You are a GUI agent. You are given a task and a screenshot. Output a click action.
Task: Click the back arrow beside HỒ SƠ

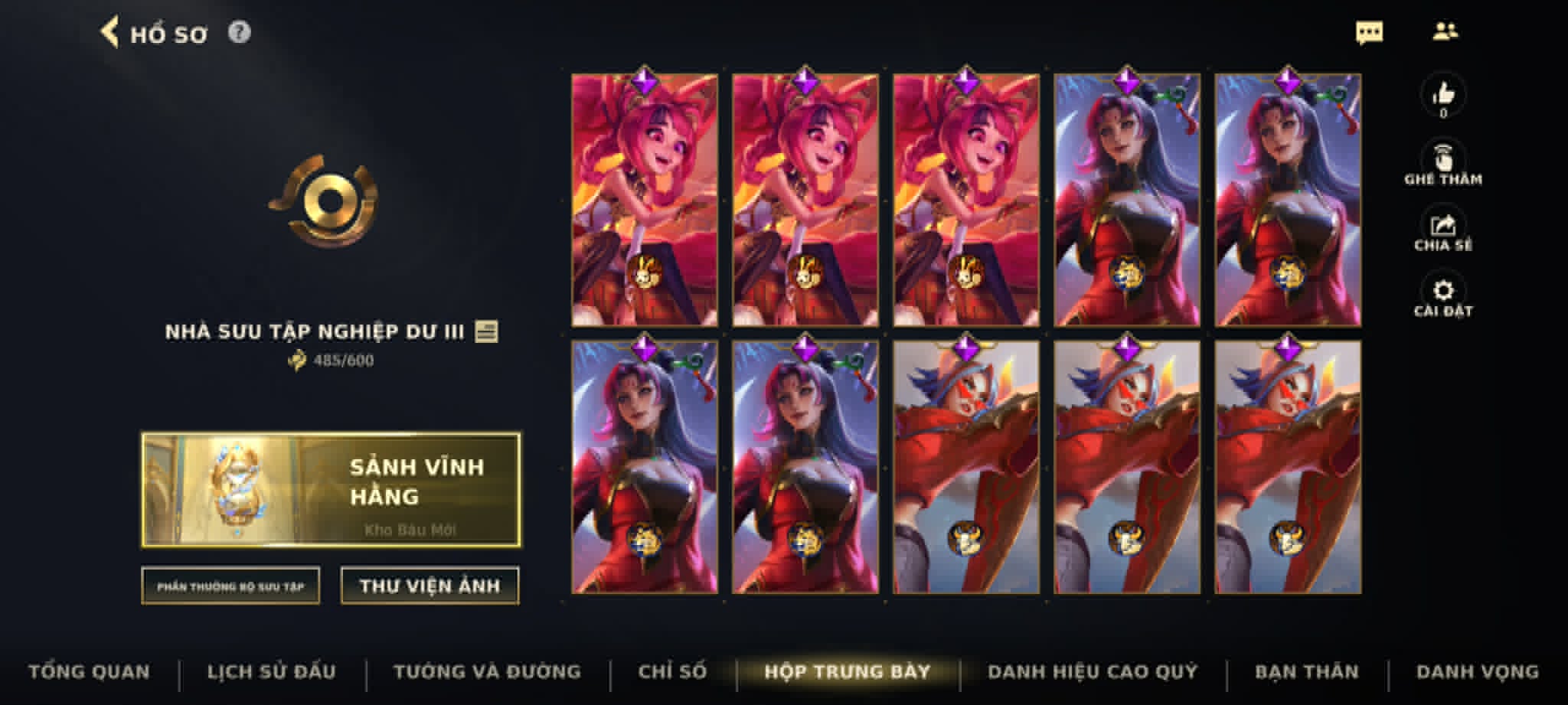click(112, 32)
